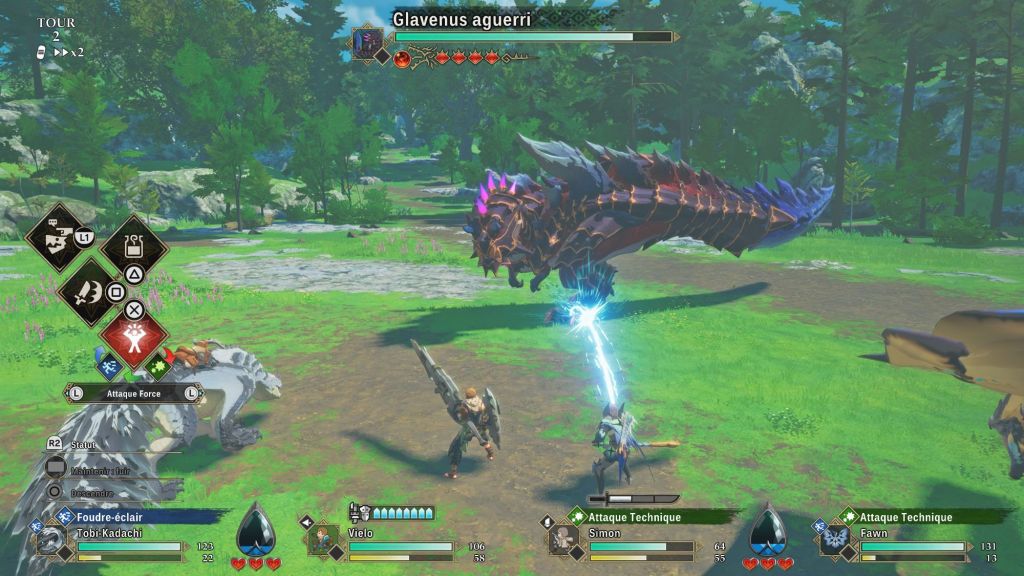This screenshot has height=576, width=1024.
Task: Choose the monster head ally command diamond
Action: pos(58,238)
